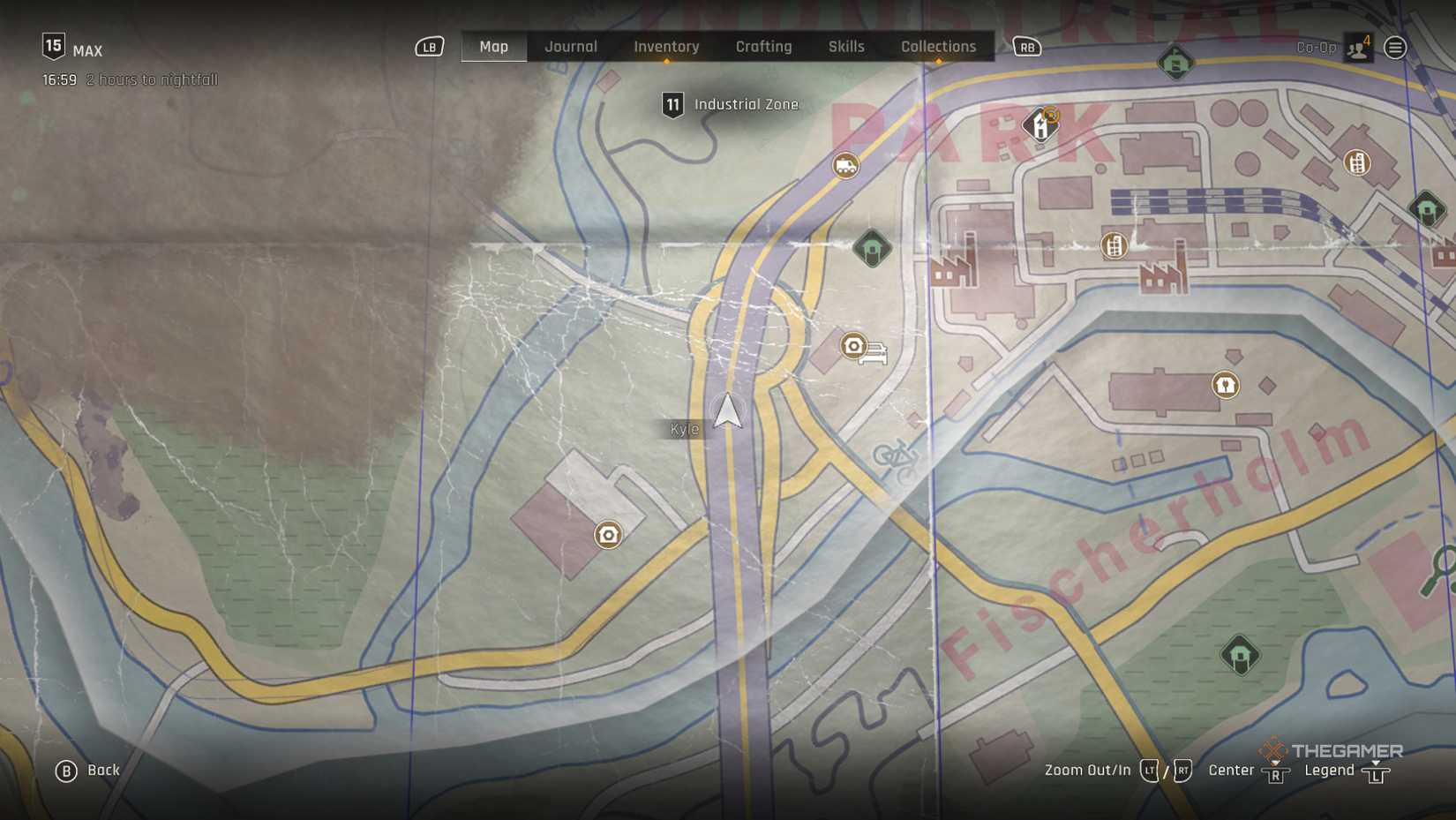Click the bicycle marker on the map

895,455
